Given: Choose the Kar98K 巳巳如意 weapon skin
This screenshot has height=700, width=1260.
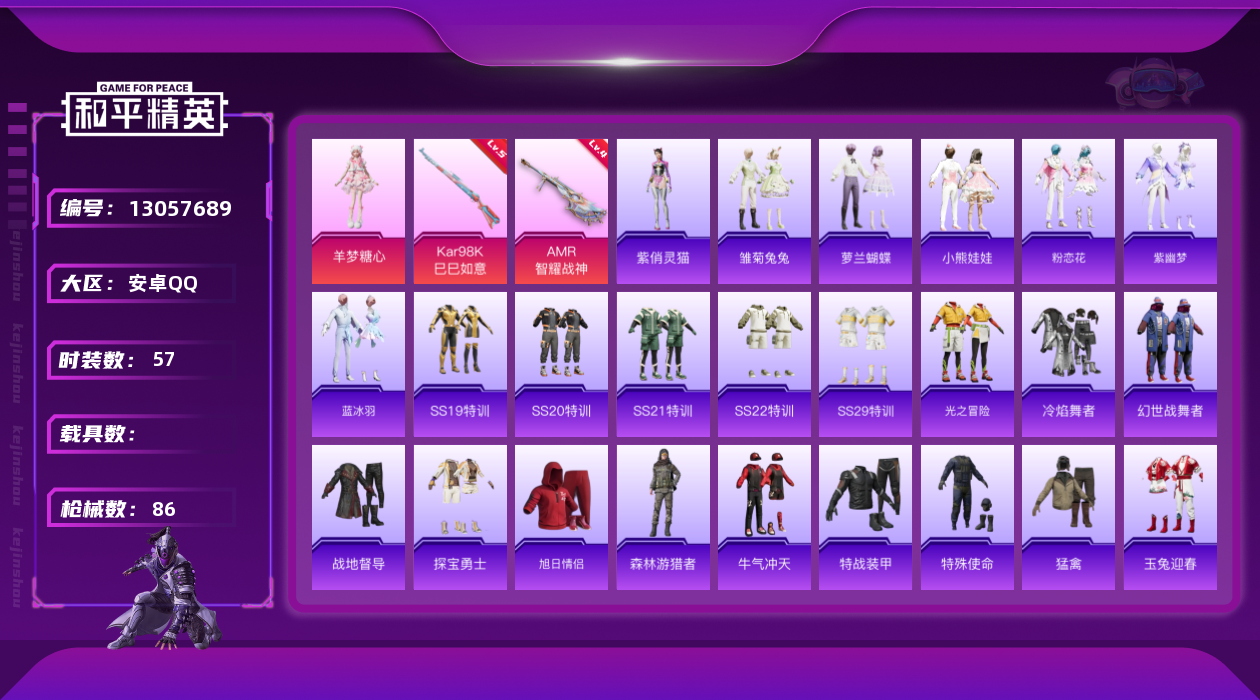Looking at the screenshot, I should pyautogui.click(x=460, y=210).
